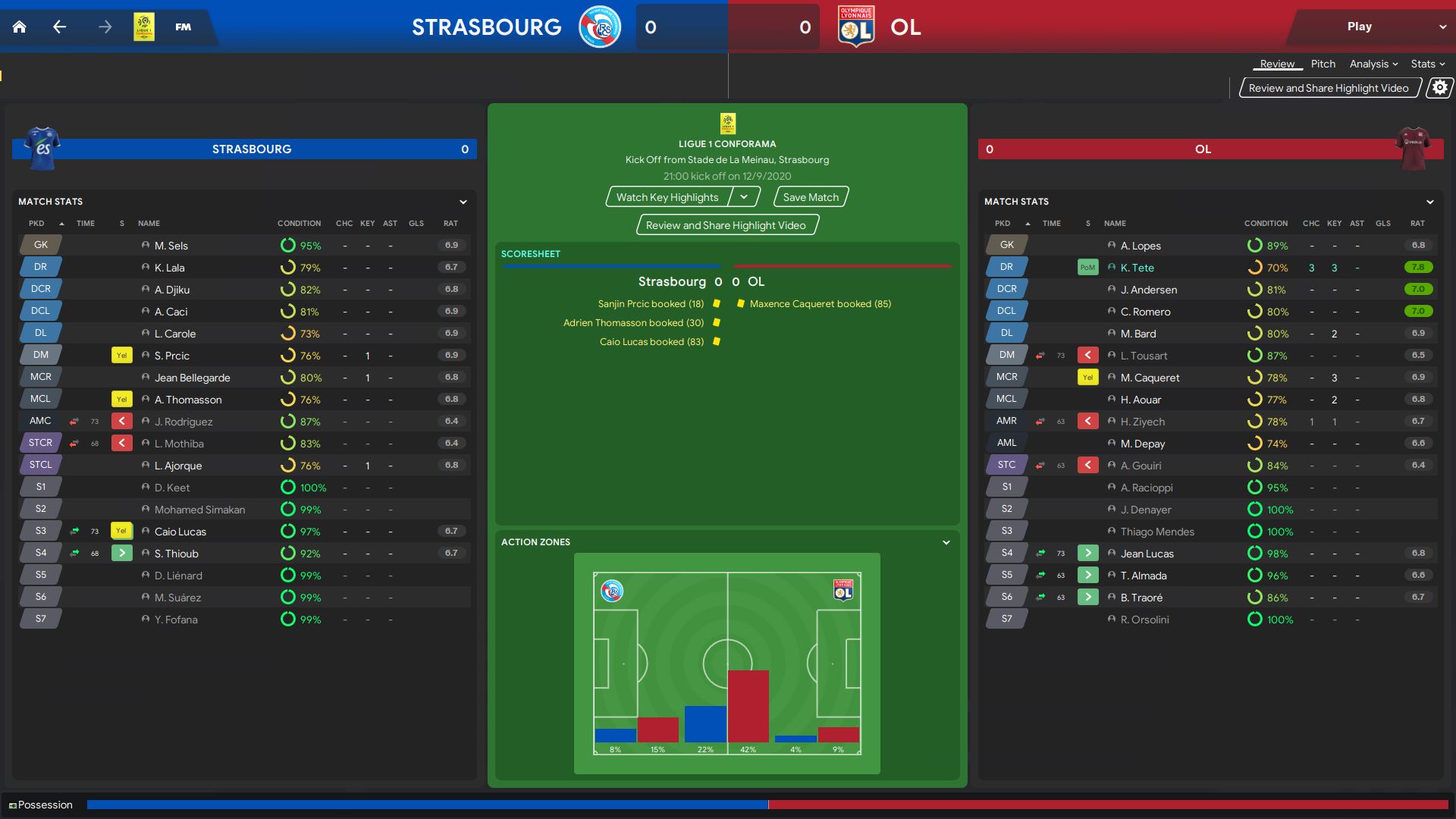The width and height of the screenshot is (1456, 819).
Task: Select player K. Tete
Action: click(x=1137, y=268)
